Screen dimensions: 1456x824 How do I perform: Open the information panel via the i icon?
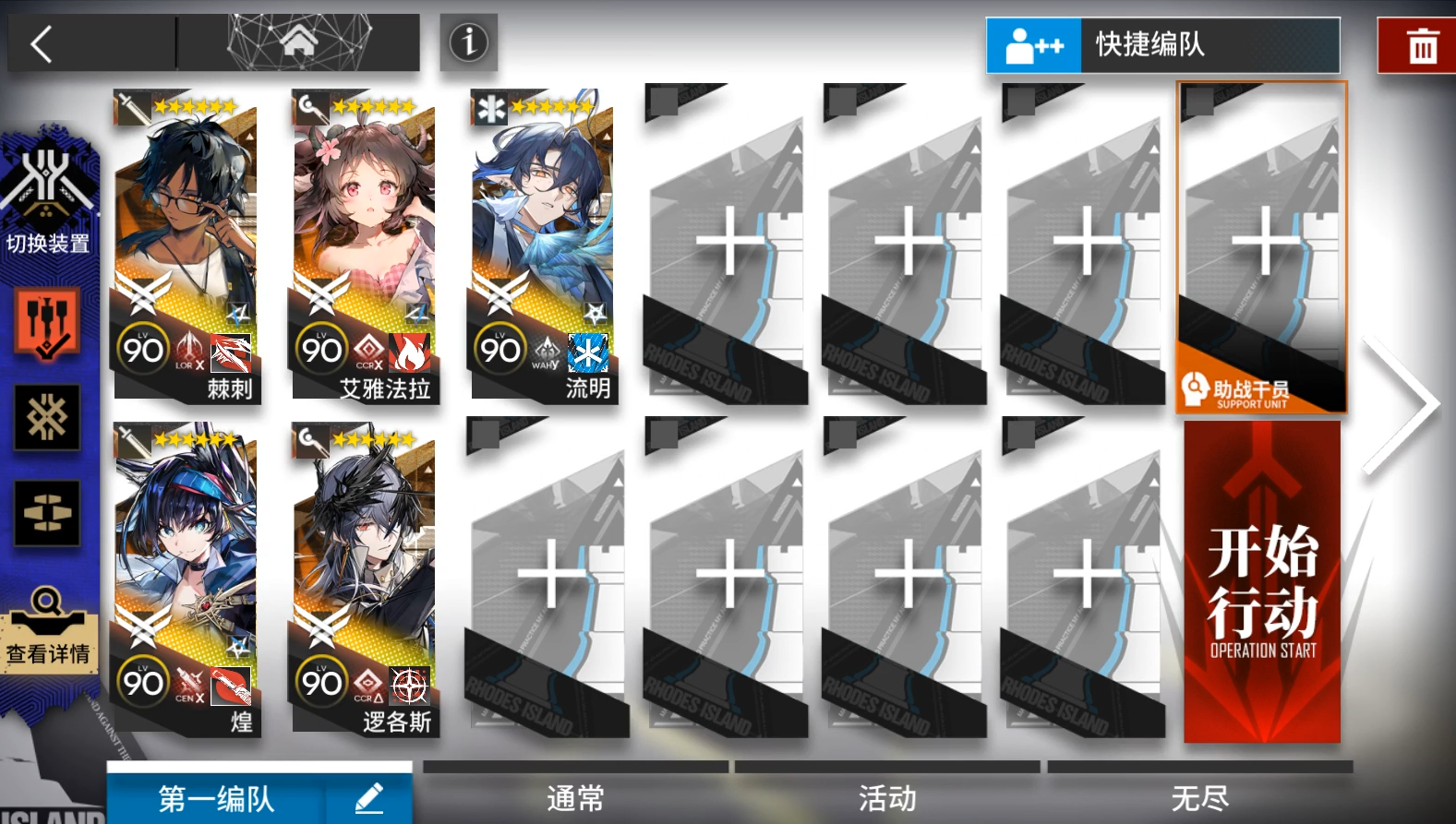click(468, 42)
